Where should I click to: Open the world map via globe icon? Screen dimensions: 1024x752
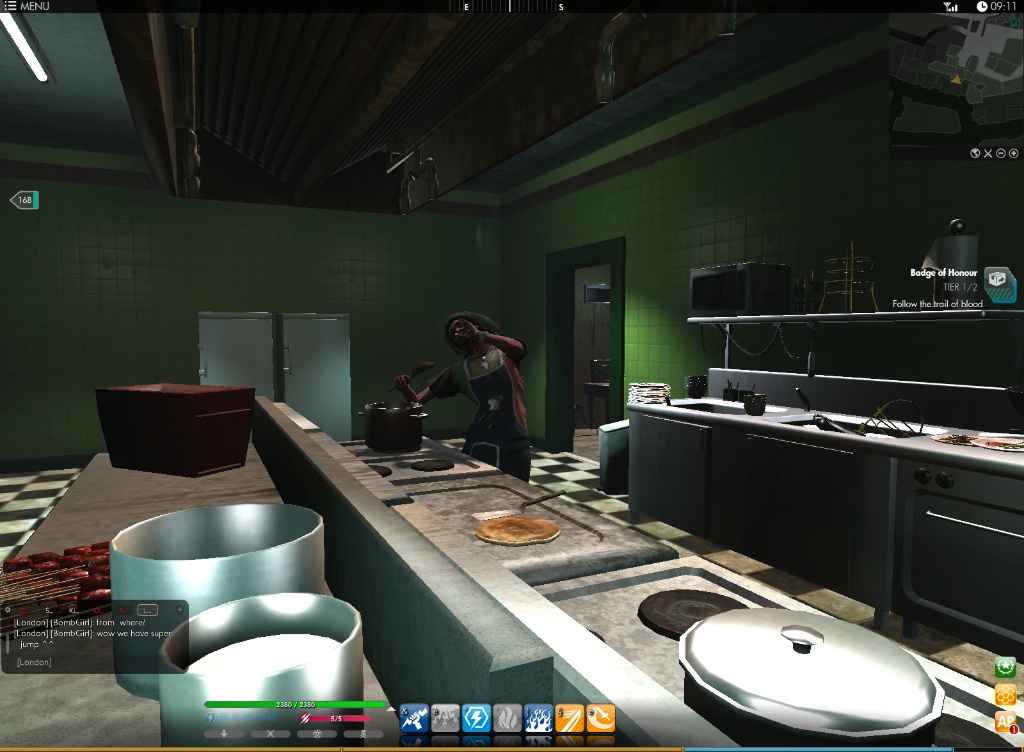(x=974, y=153)
